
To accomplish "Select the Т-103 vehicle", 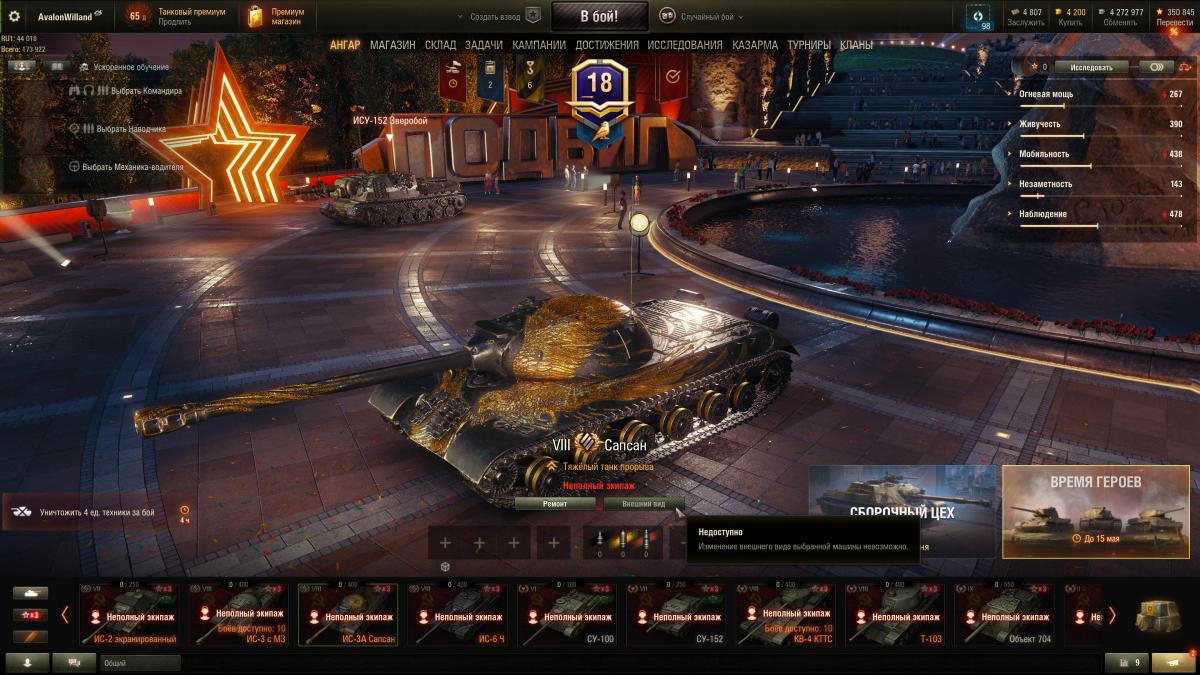I will [x=895, y=615].
